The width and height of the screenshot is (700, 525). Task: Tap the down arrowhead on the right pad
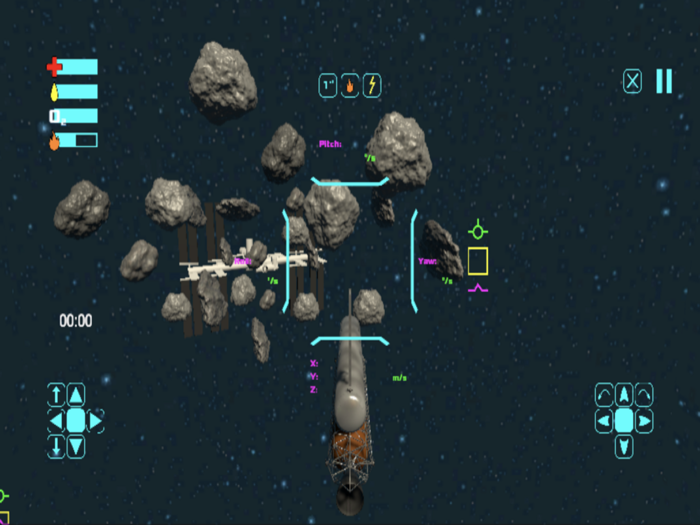point(624,446)
